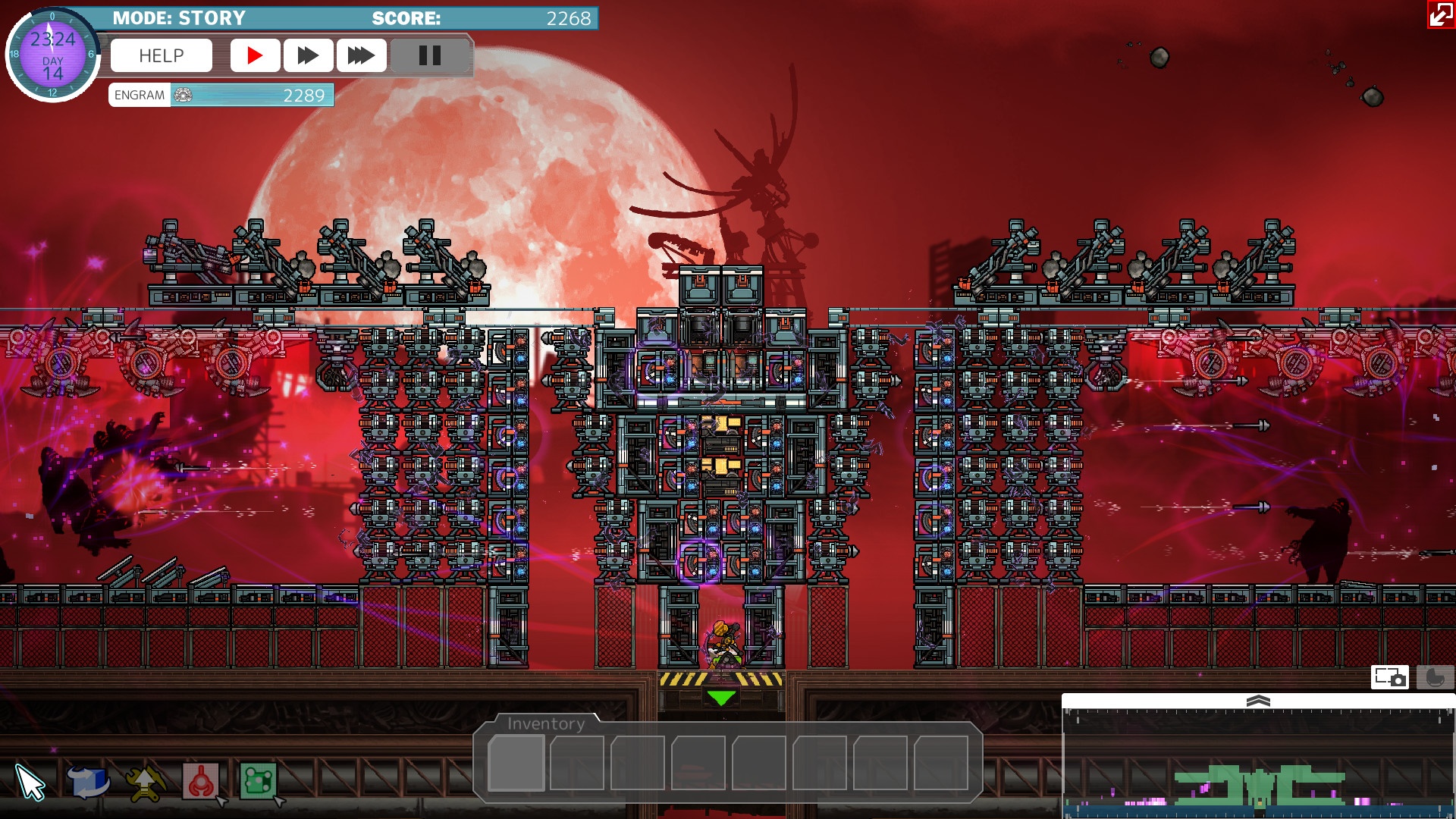Switch to triple fast-forward speed
The height and width of the screenshot is (819, 1456).
[x=361, y=55]
